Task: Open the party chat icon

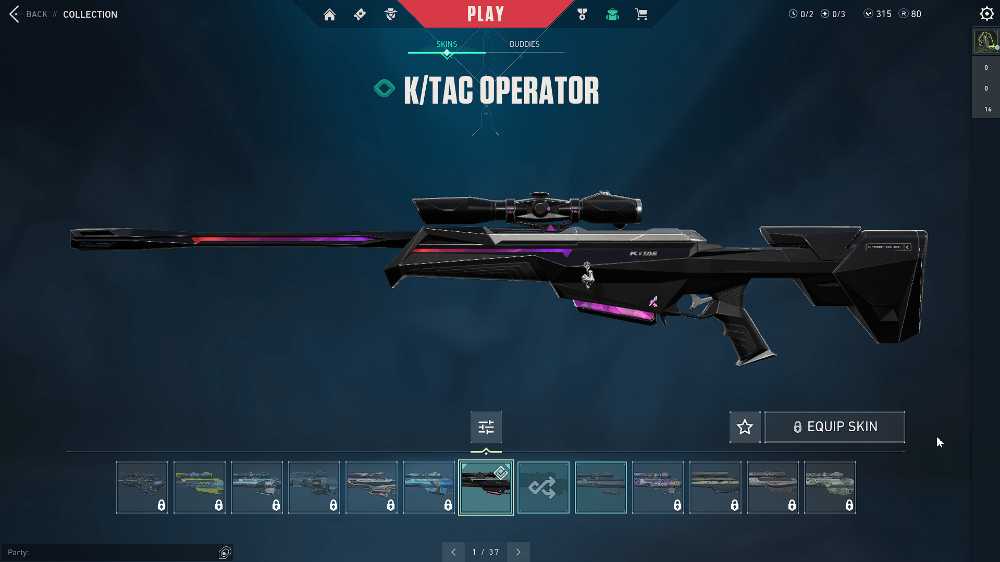Action: [225, 552]
